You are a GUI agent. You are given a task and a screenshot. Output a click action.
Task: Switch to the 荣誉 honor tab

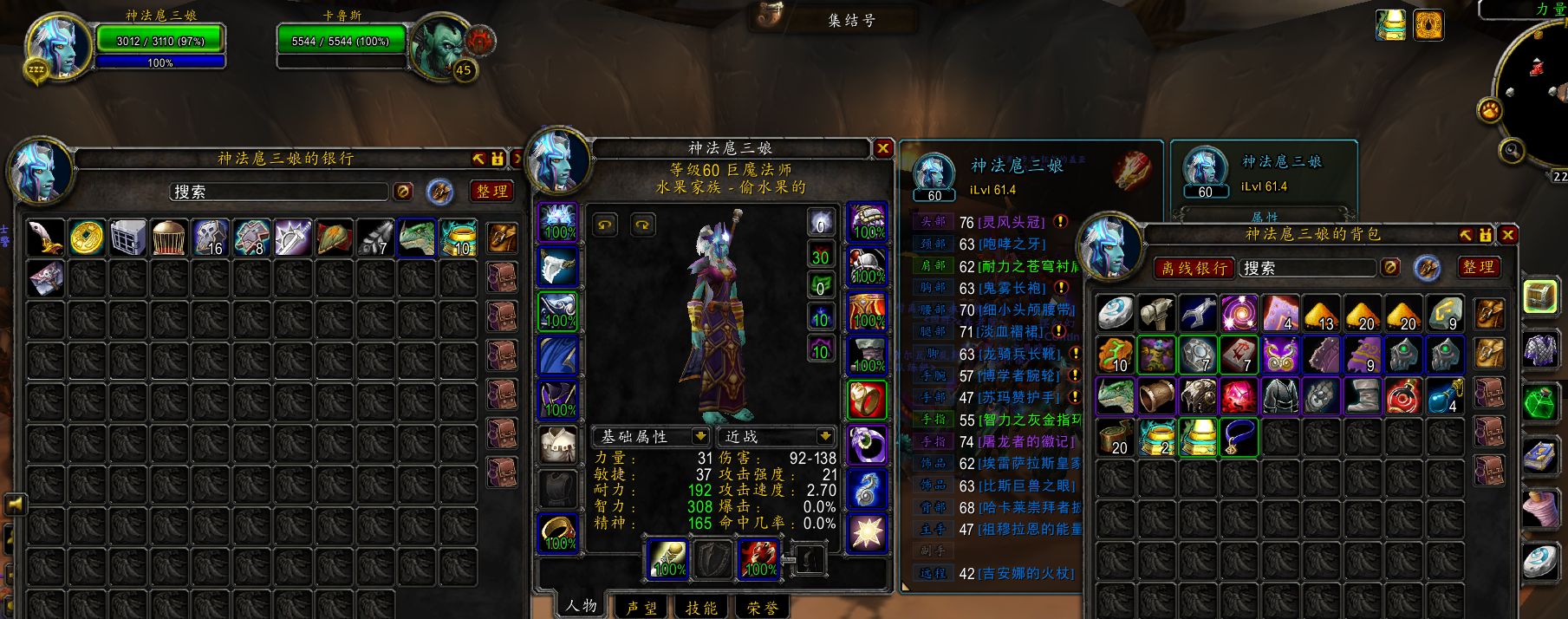point(763,608)
